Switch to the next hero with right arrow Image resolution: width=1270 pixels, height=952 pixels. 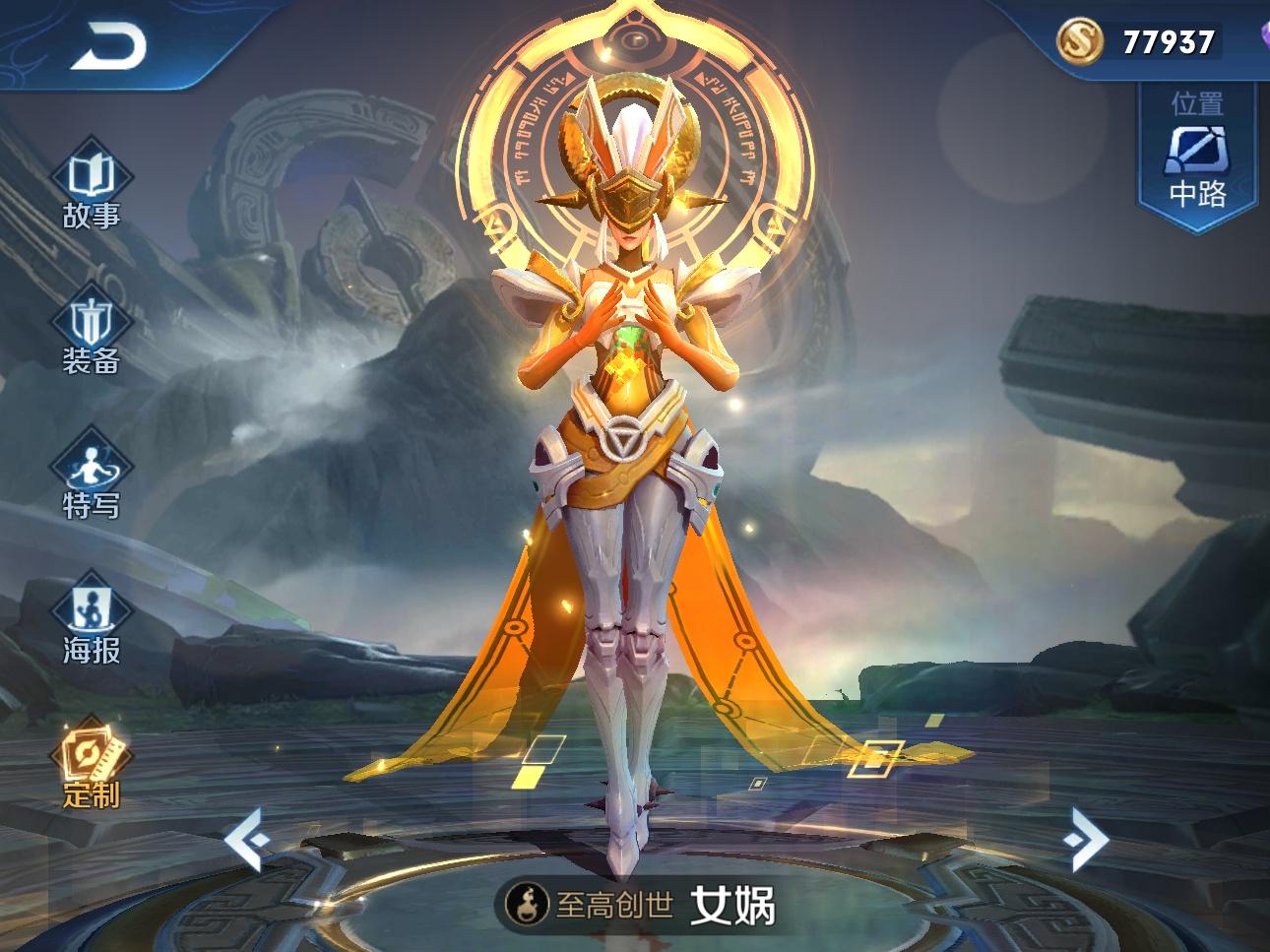tap(1086, 840)
